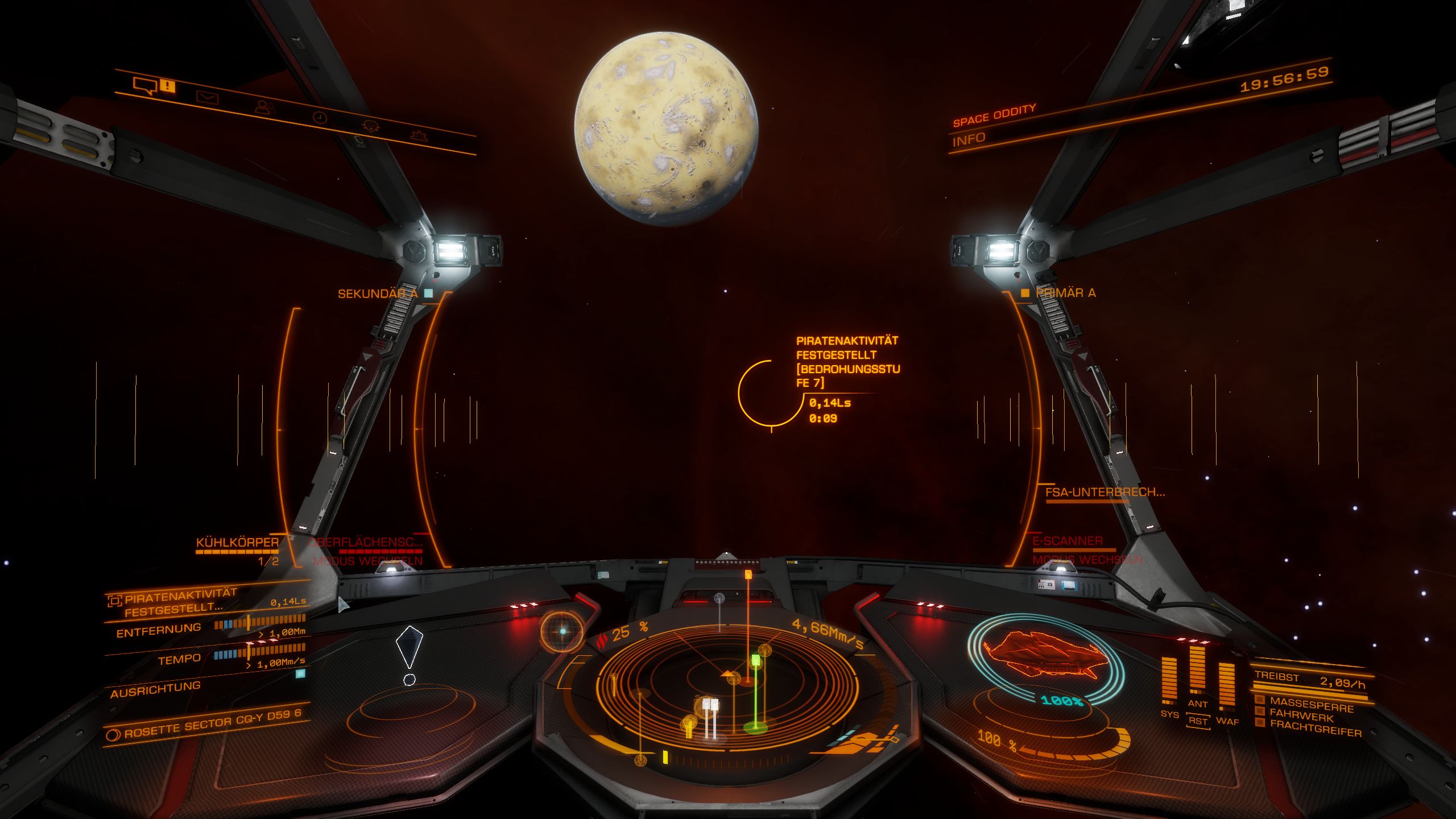The image size is (1456, 819).
Task: Click the E-Scanner module label
Action: (x=1068, y=541)
